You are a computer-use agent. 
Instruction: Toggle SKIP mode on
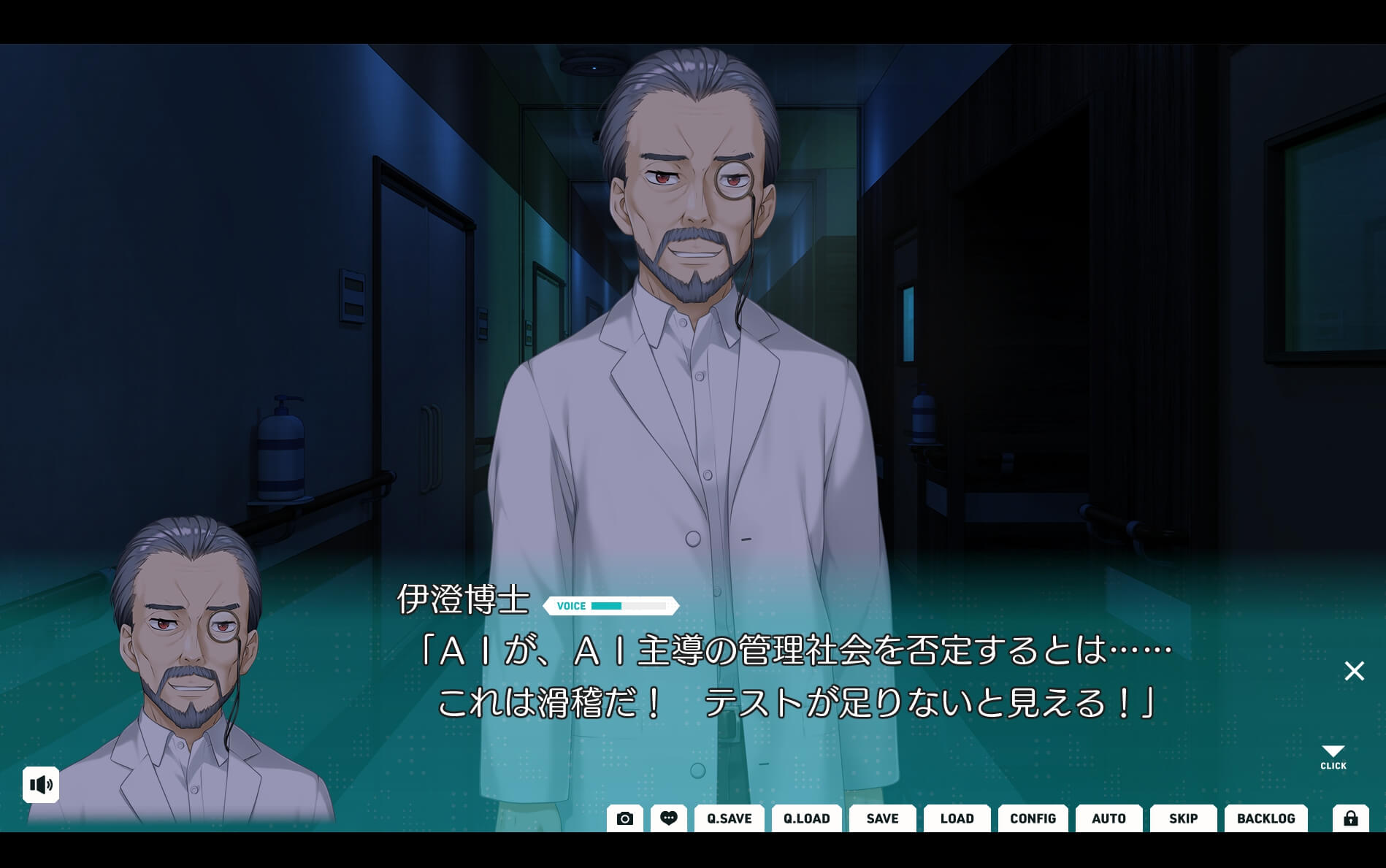tap(1182, 818)
